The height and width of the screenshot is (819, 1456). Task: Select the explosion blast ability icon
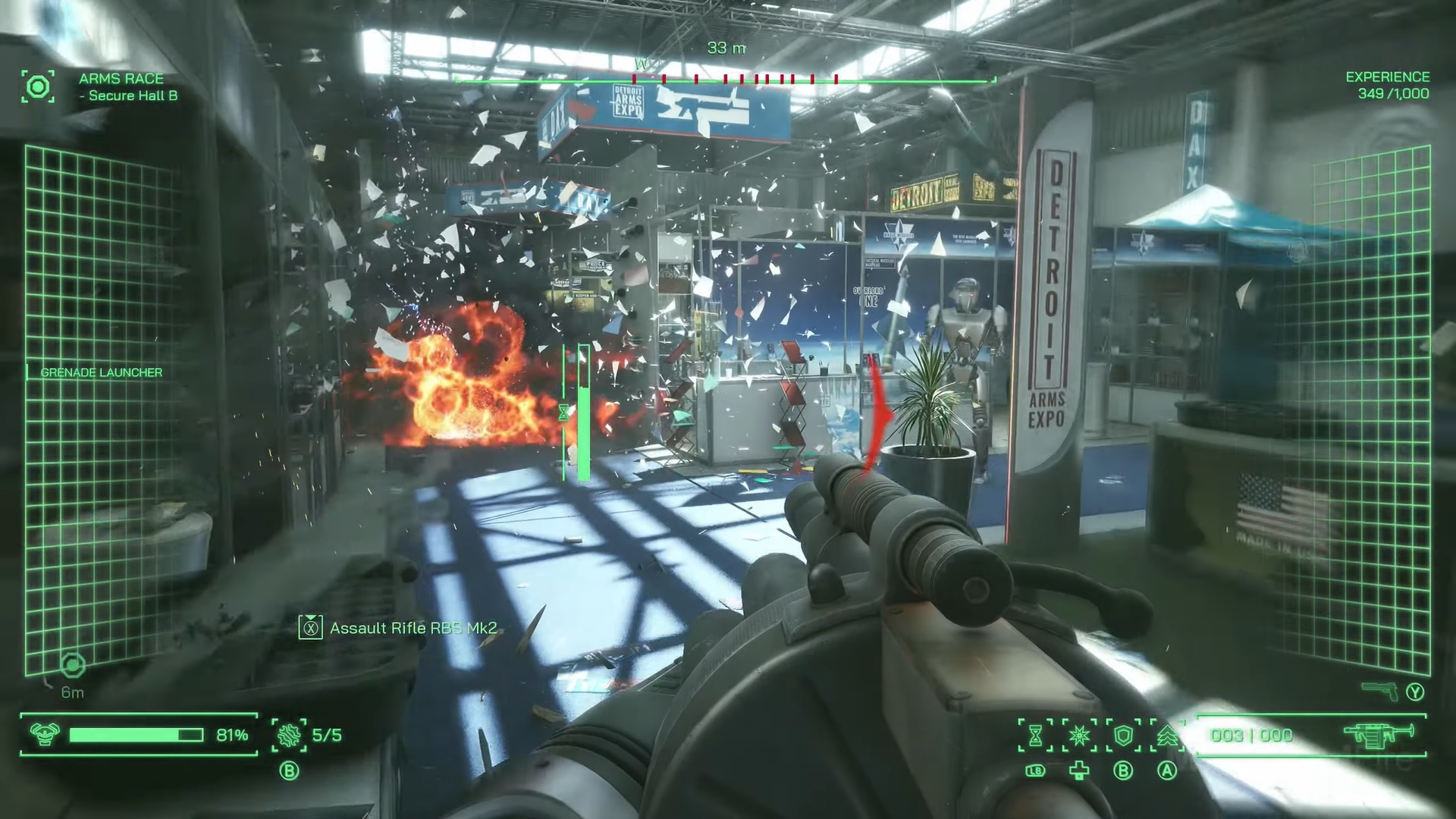[x=1081, y=735]
